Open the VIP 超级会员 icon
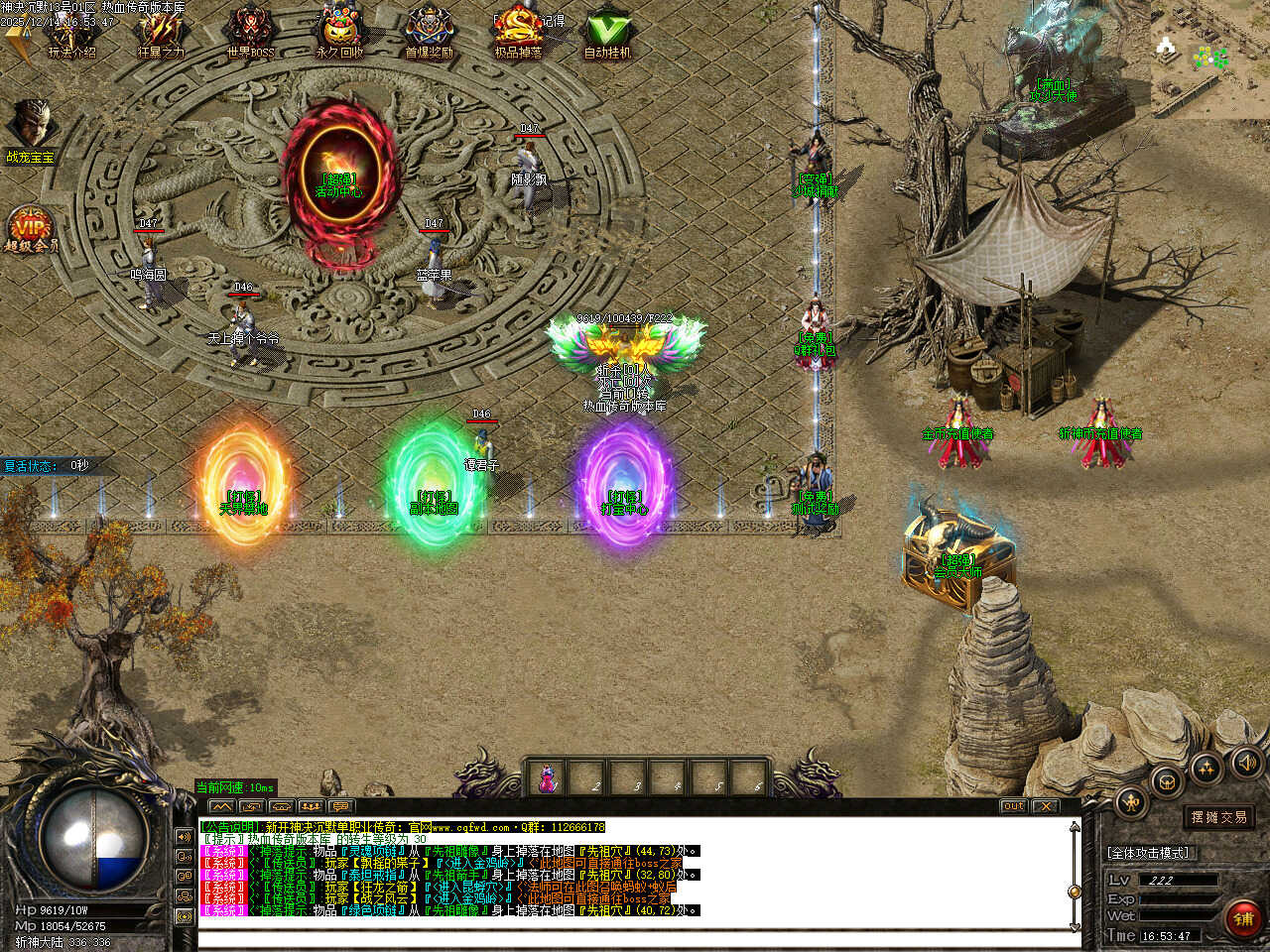This screenshot has height=952, width=1270. pos(31,230)
